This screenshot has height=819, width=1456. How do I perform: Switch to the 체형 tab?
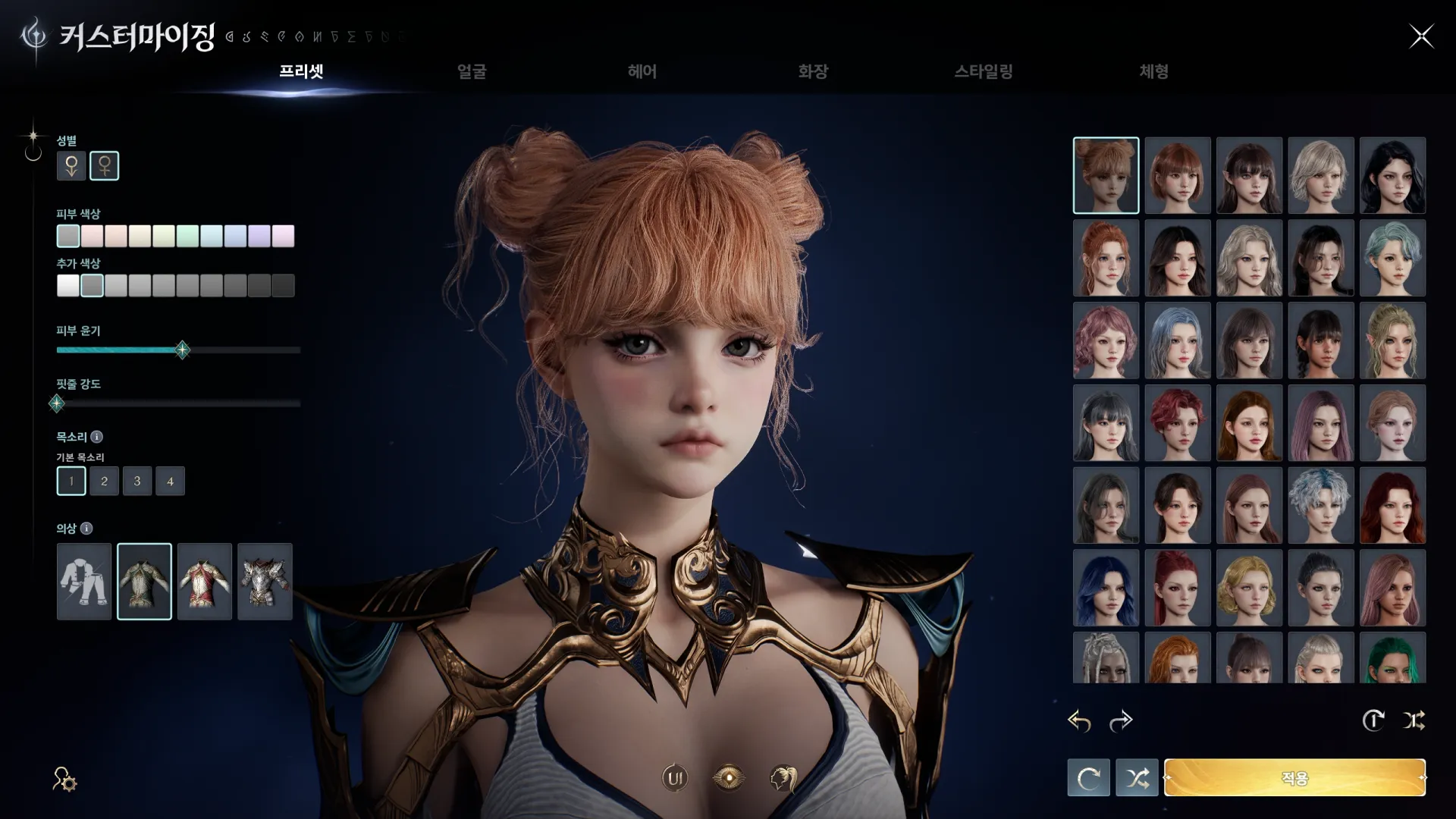(x=1153, y=71)
